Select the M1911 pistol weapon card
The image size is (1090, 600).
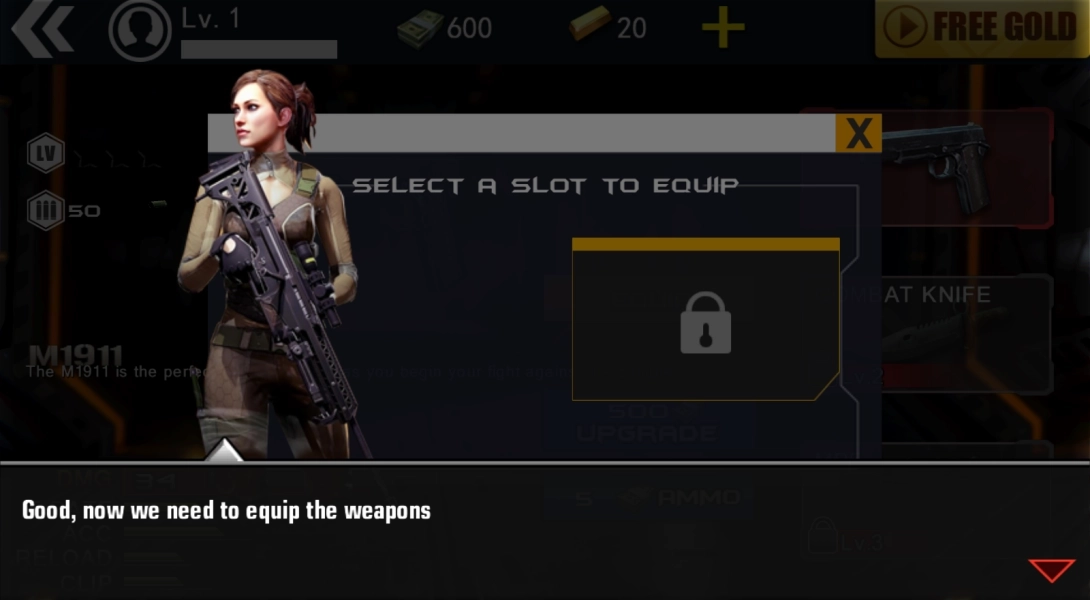tap(965, 167)
